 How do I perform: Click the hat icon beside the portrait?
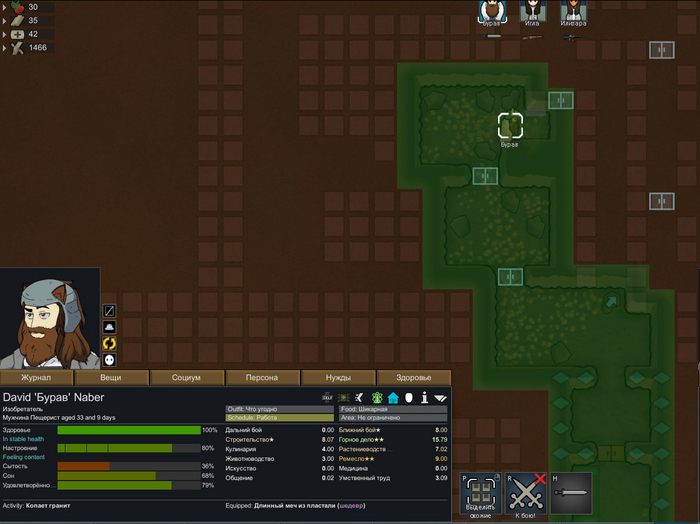point(110,327)
